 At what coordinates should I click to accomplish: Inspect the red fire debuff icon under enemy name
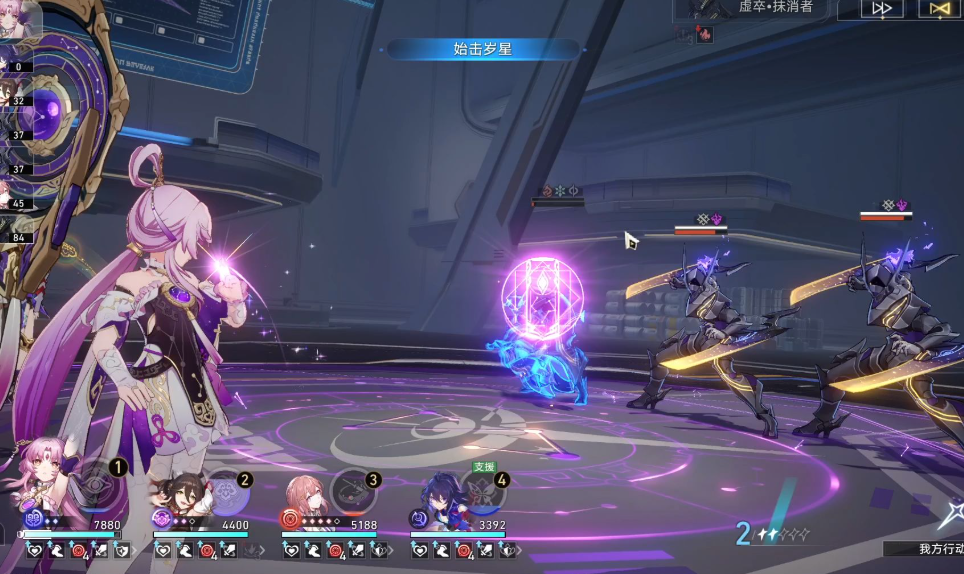click(705, 35)
